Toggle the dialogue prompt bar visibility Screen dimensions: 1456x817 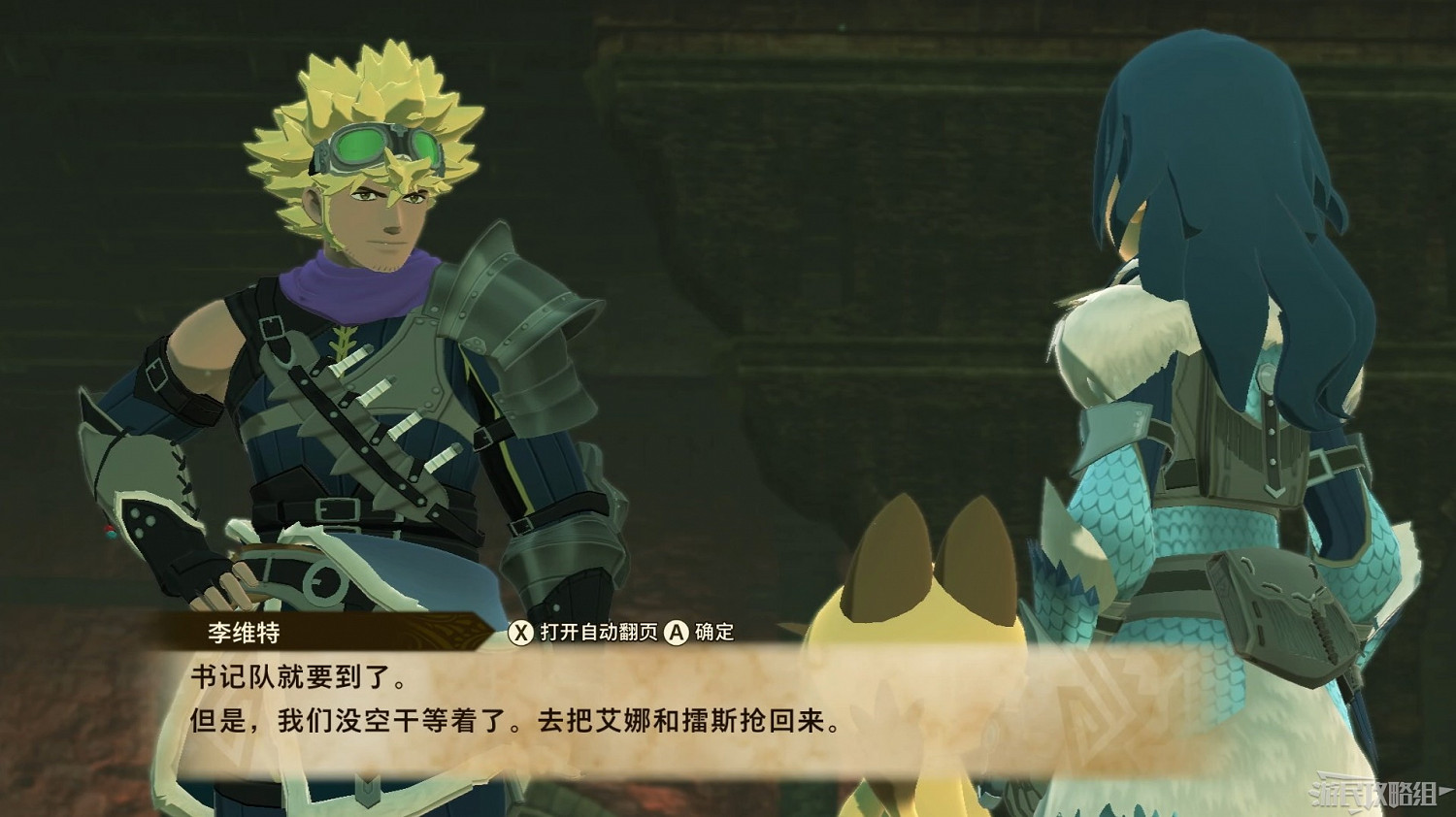621,632
